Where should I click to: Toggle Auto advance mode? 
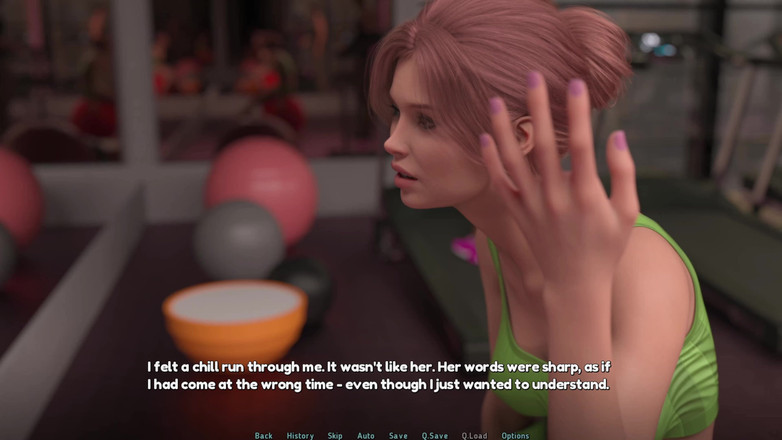[366, 435]
